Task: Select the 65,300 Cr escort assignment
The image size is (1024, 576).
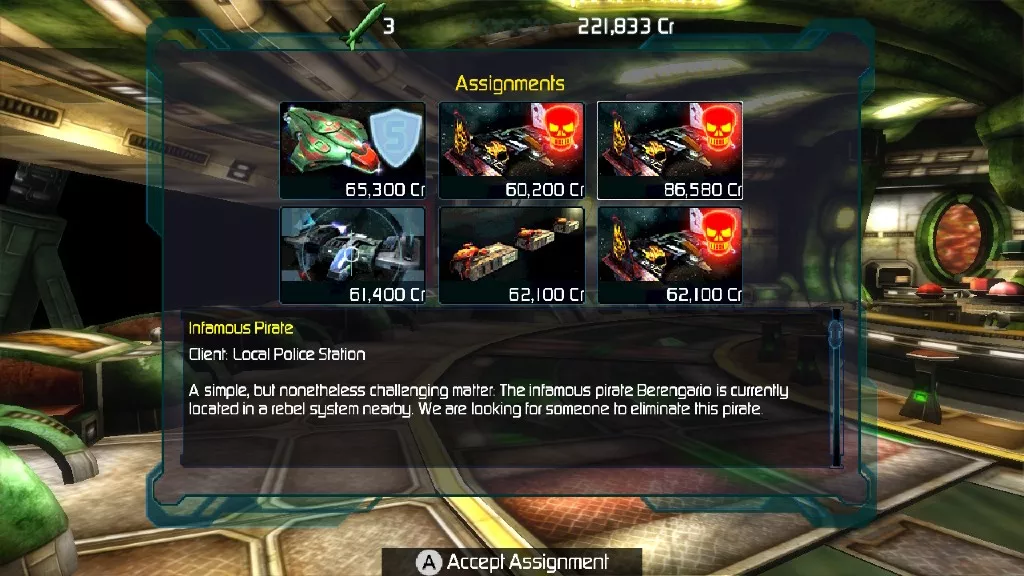Action: [x=353, y=151]
